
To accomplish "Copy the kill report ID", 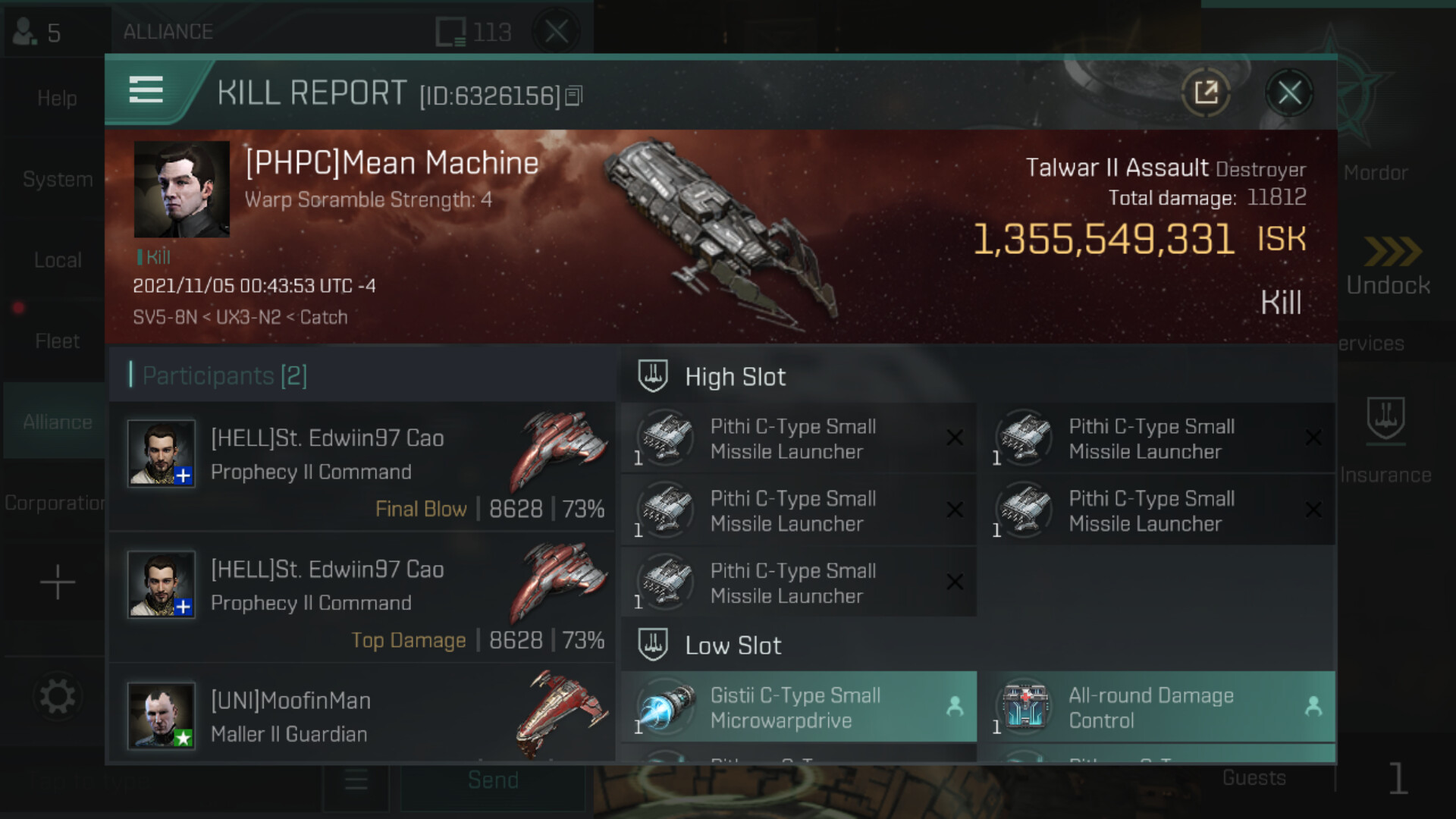I will [574, 96].
